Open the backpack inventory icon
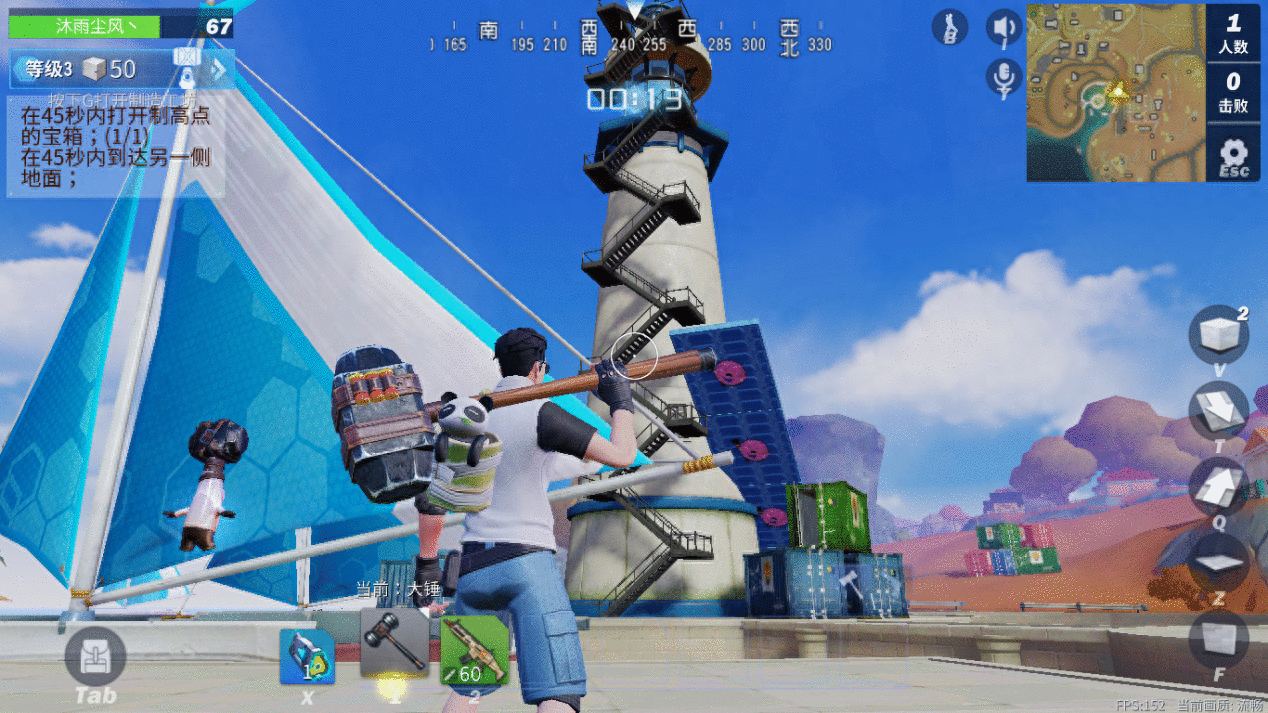Image resolution: width=1268 pixels, height=713 pixels. (x=95, y=658)
